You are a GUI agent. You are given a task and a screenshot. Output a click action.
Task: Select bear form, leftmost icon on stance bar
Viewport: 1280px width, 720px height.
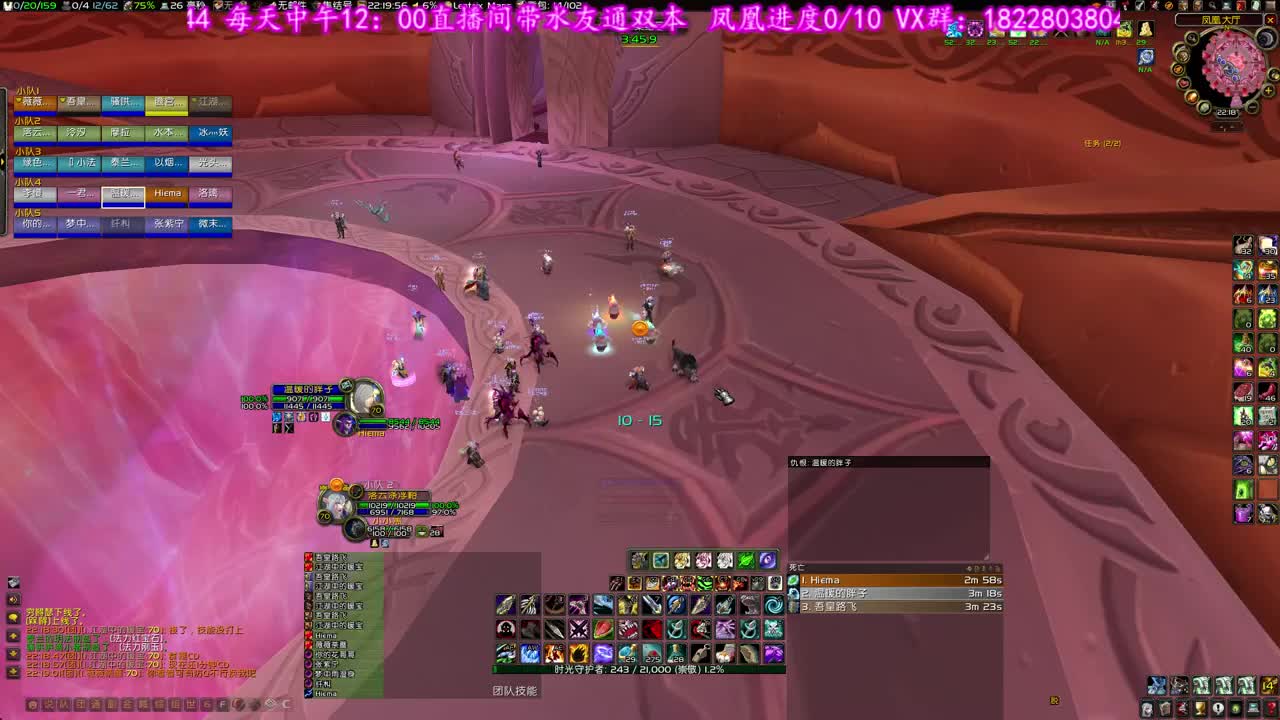639,561
